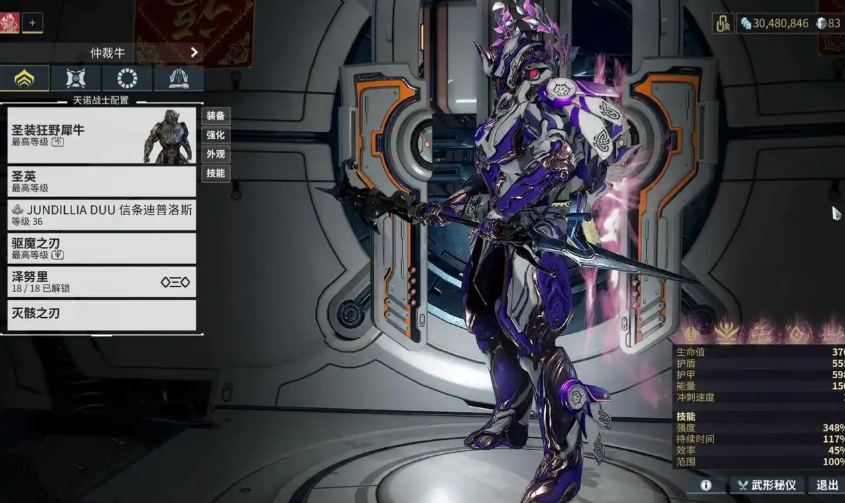Open the 技能 abilities button
Viewport: 845px width, 503px height.
(215, 173)
